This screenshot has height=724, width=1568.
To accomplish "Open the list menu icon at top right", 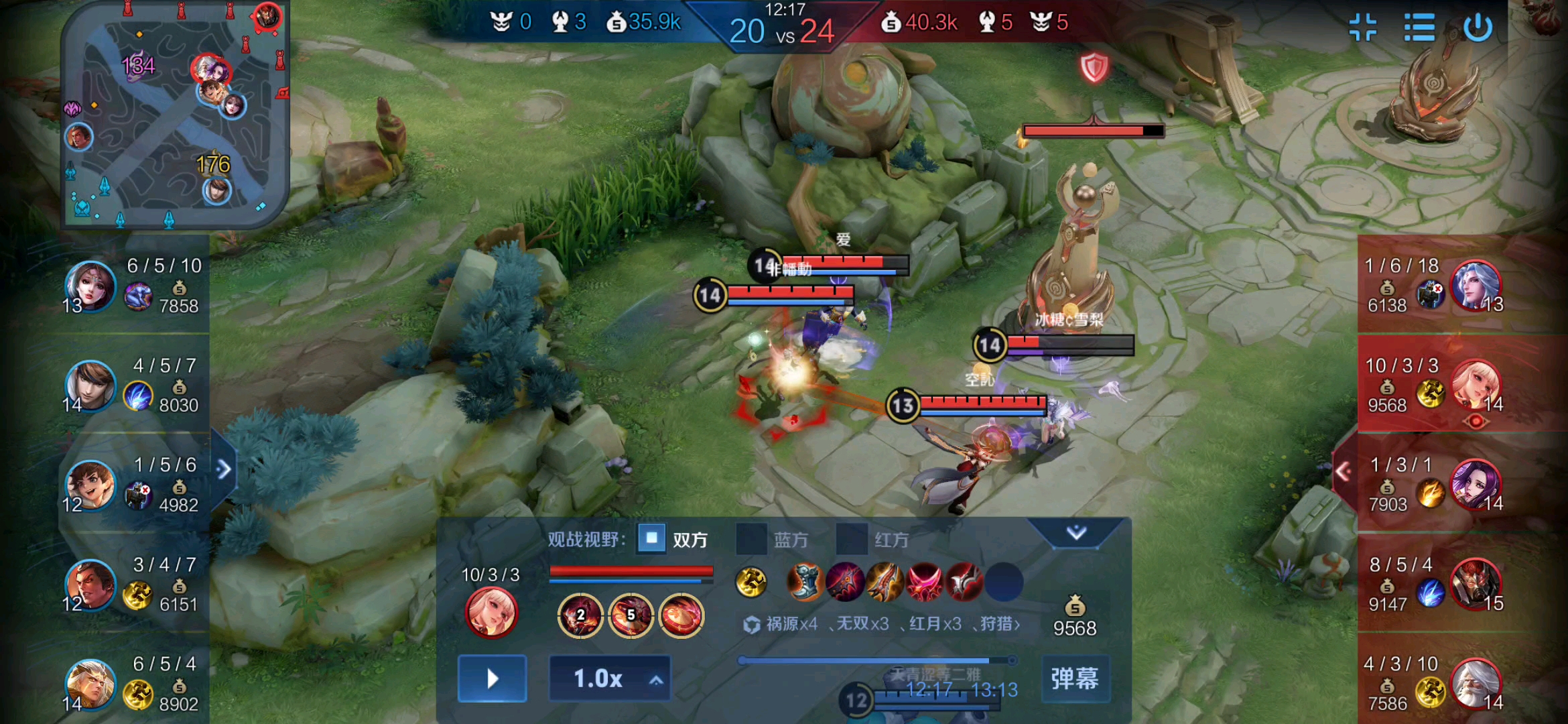I will coord(1419,28).
